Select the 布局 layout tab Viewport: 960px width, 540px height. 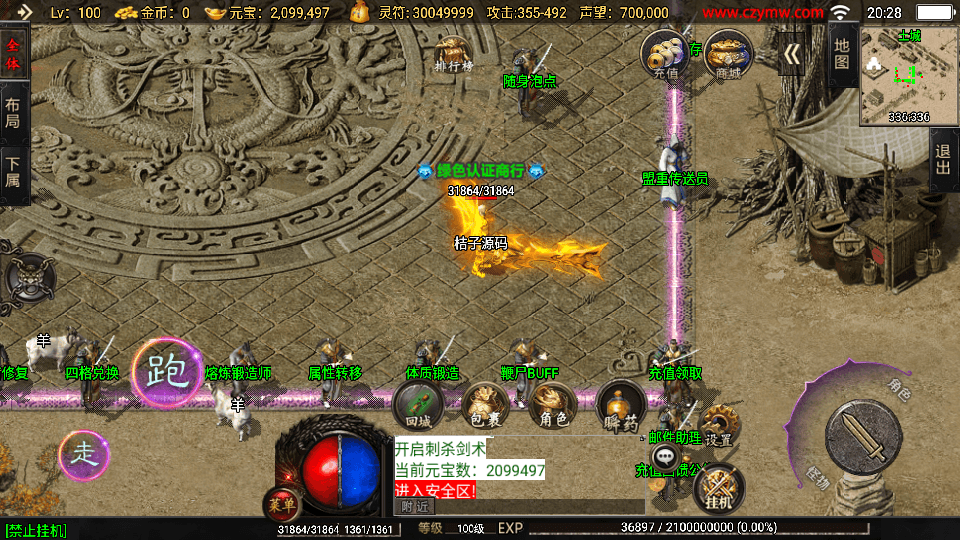(x=13, y=113)
